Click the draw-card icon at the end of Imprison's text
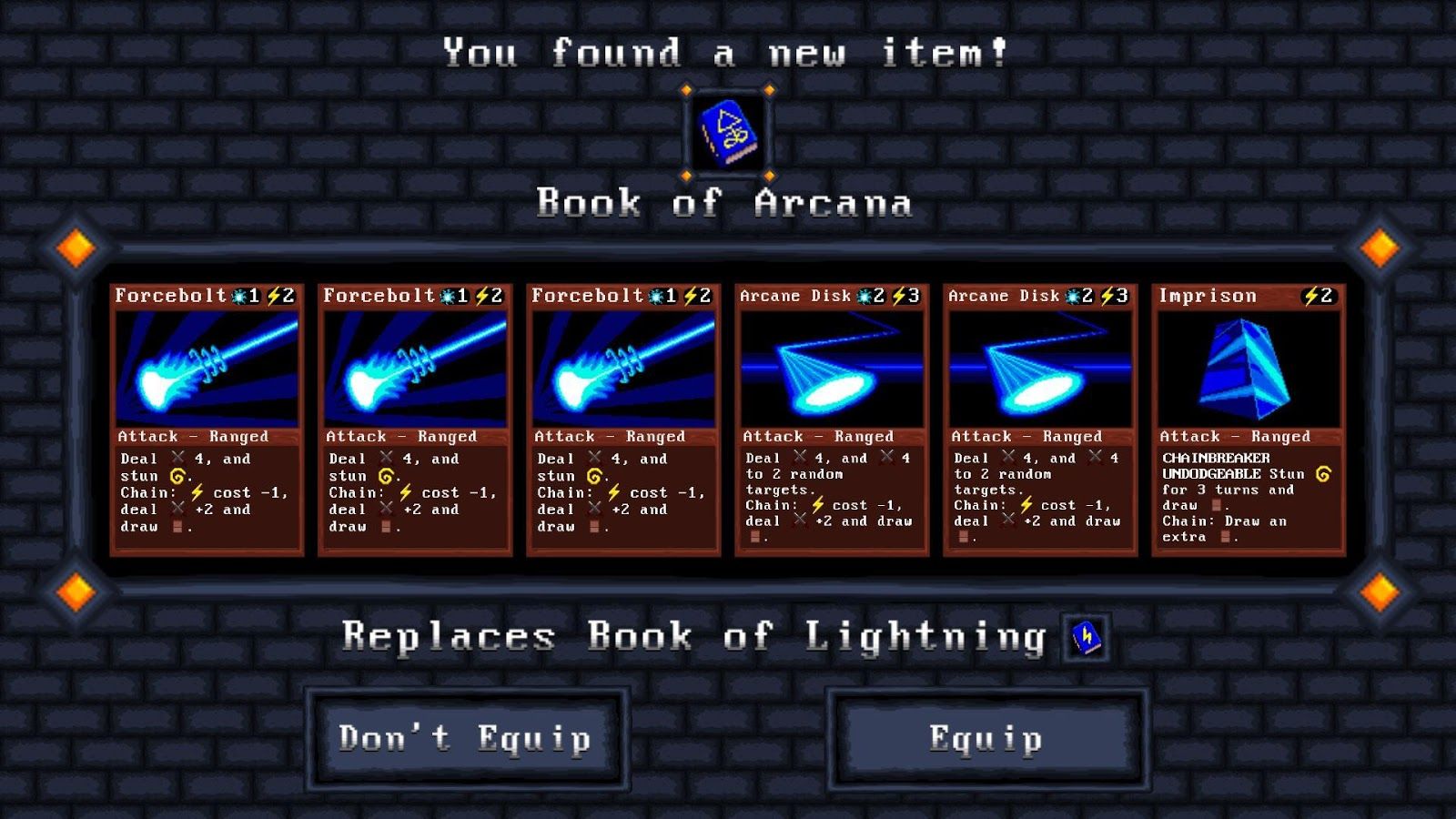The width and height of the screenshot is (1456, 819). tap(1226, 535)
